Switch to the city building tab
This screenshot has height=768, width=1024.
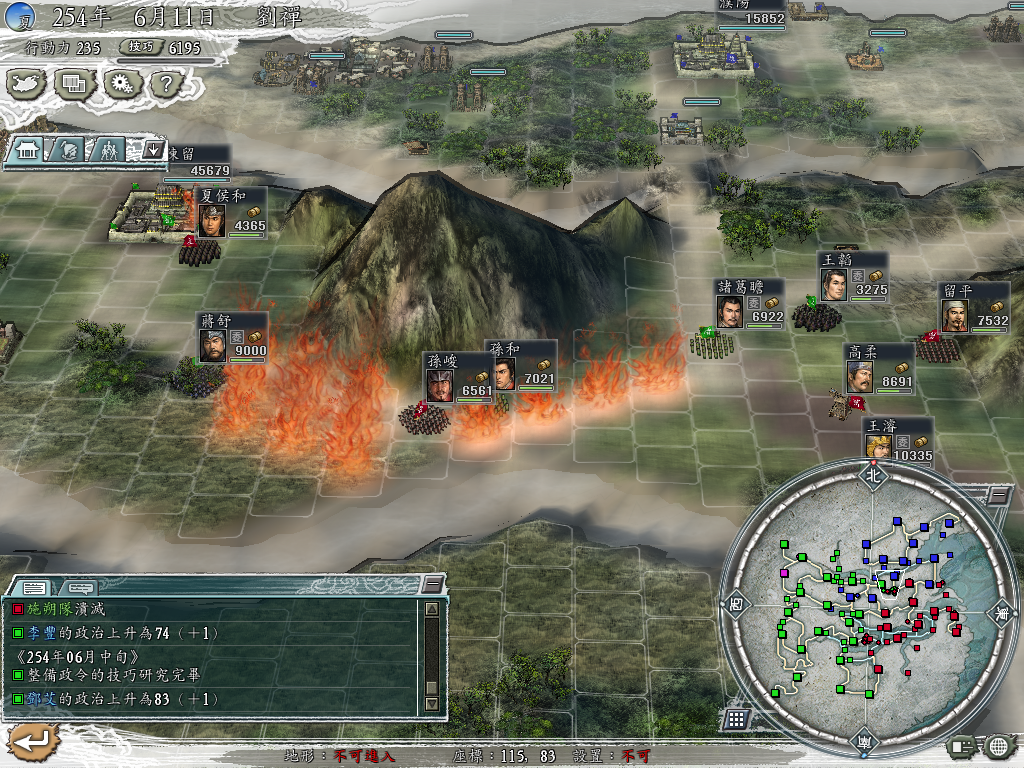click(x=28, y=150)
